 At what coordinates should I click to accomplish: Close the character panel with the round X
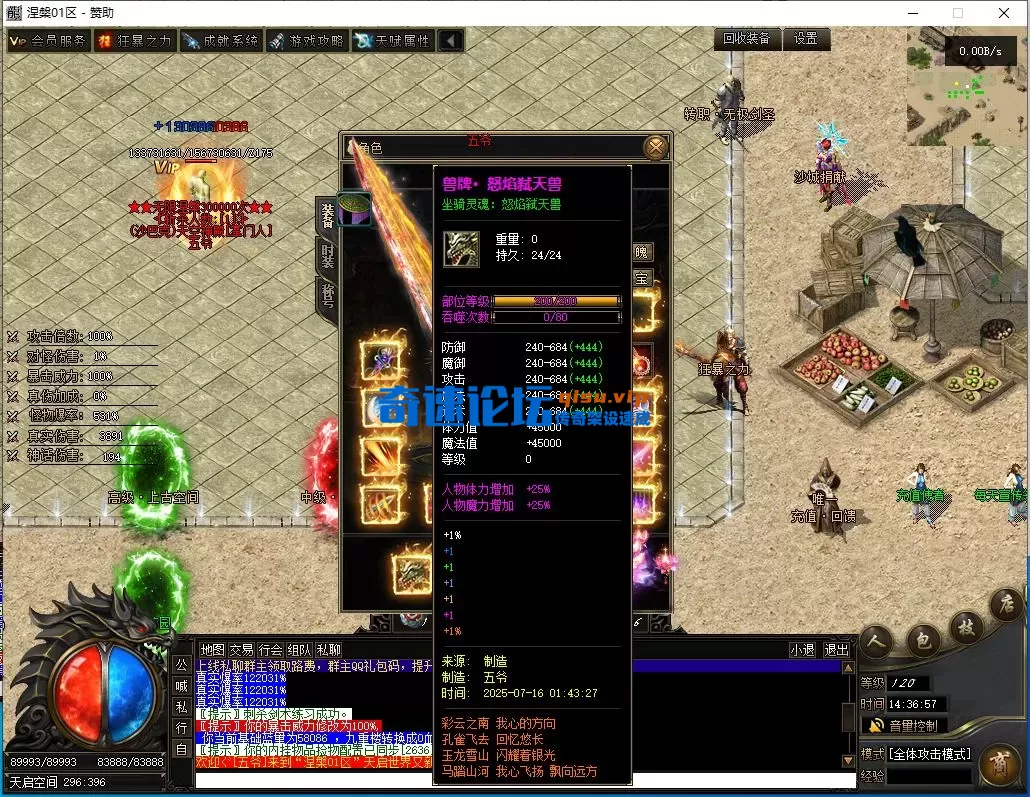pos(655,148)
